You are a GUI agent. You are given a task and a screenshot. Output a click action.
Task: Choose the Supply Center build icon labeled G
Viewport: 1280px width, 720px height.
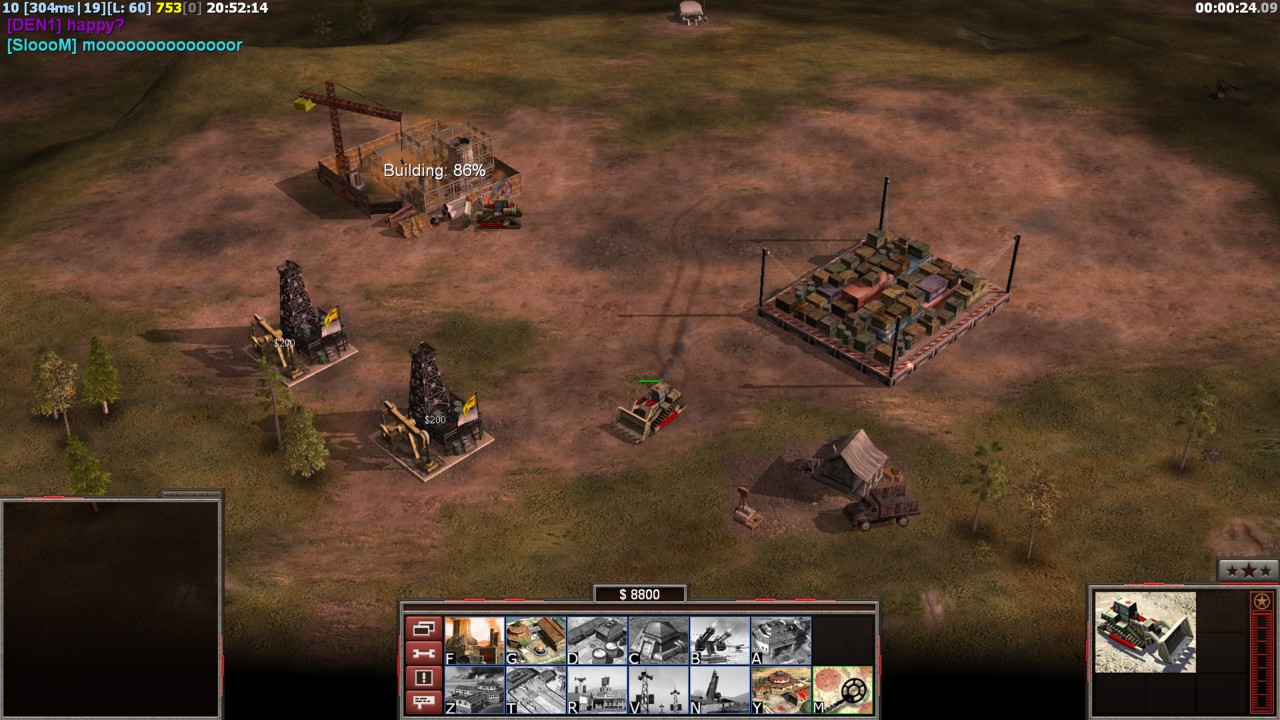click(535, 641)
